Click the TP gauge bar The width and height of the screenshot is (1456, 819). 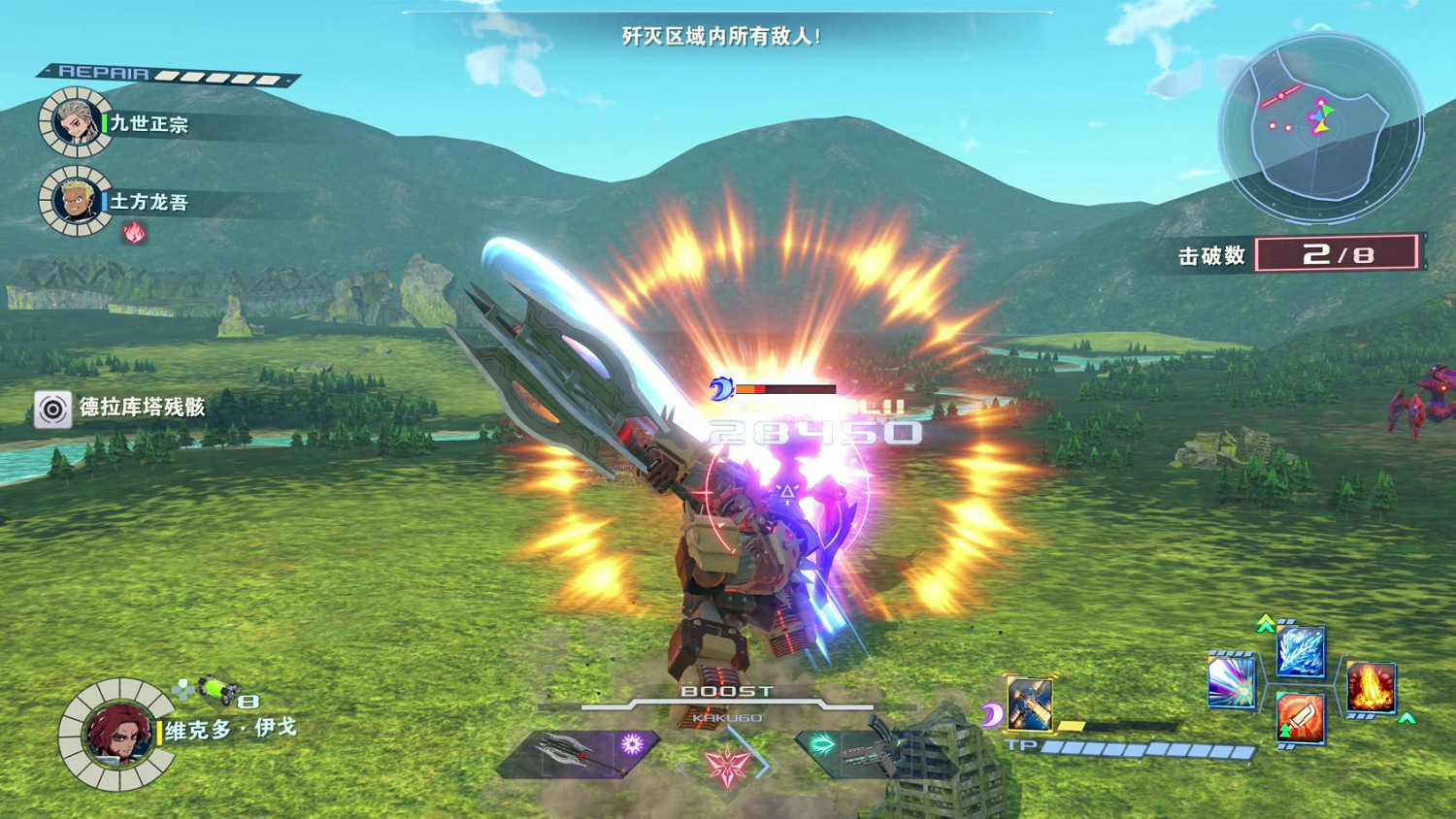click(1145, 747)
